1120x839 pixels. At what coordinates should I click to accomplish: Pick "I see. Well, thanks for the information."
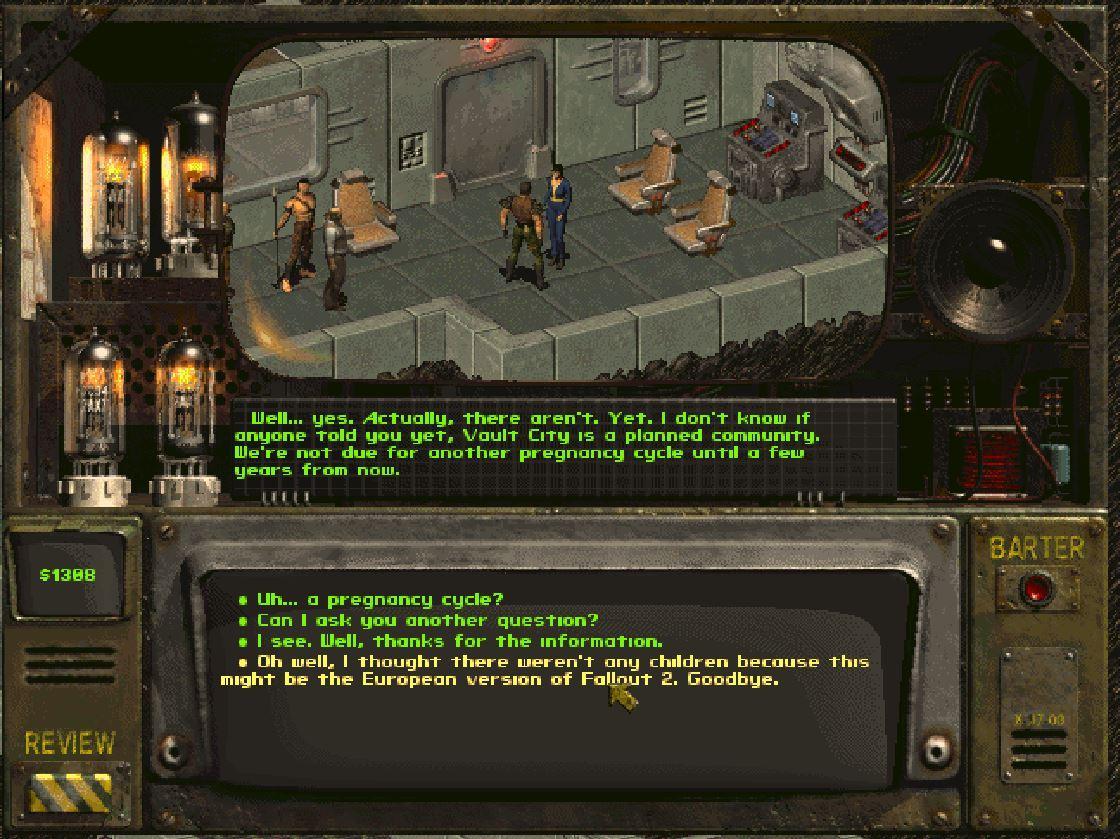[459, 641]
